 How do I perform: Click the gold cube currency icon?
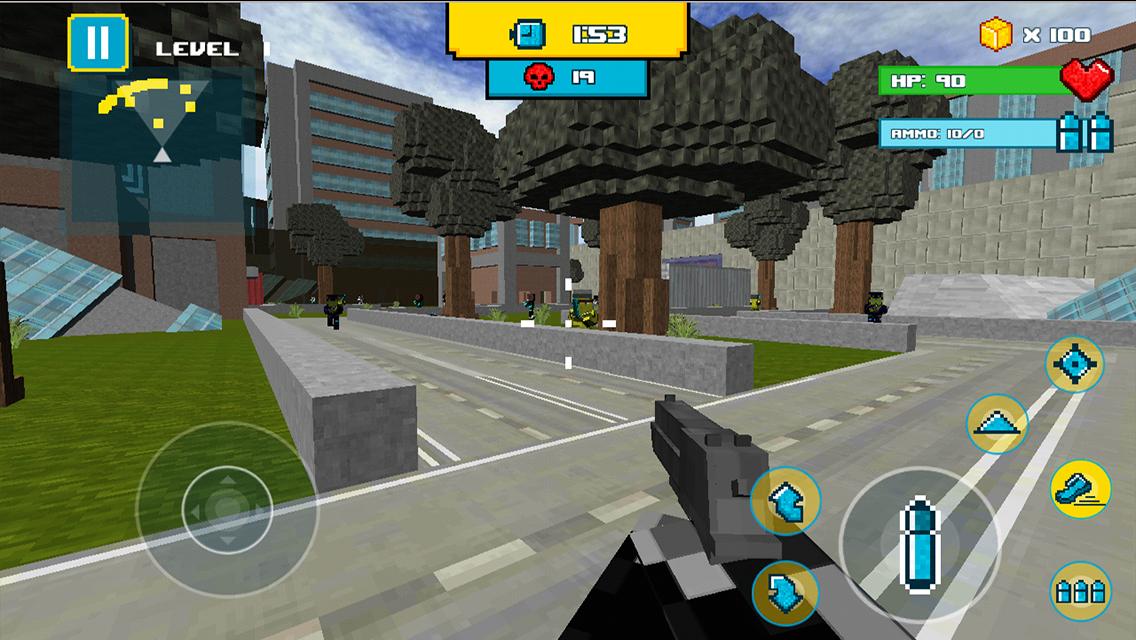(x=996, y=35)
